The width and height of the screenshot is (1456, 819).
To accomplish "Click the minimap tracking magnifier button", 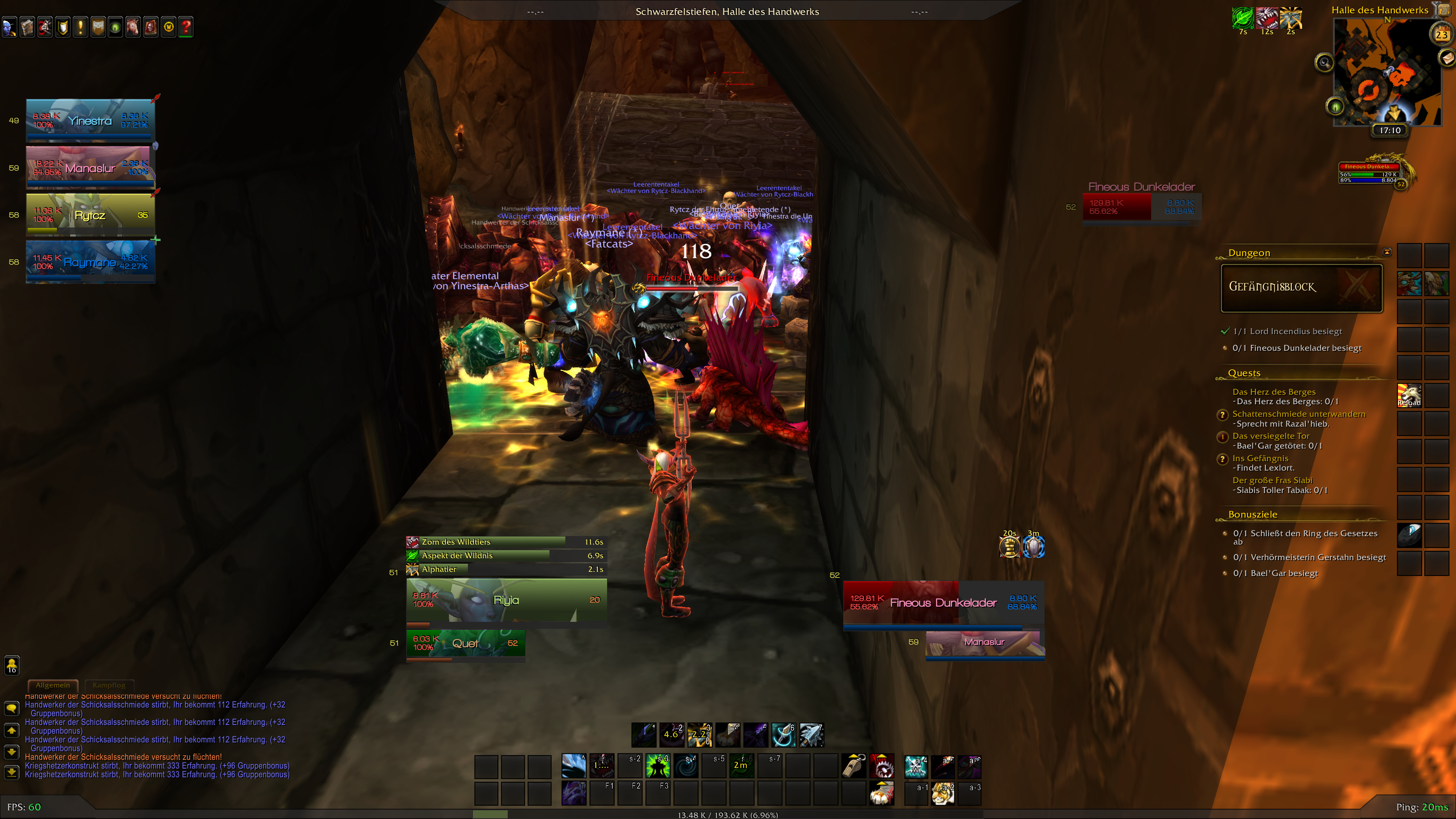I will coord(1324,63).
